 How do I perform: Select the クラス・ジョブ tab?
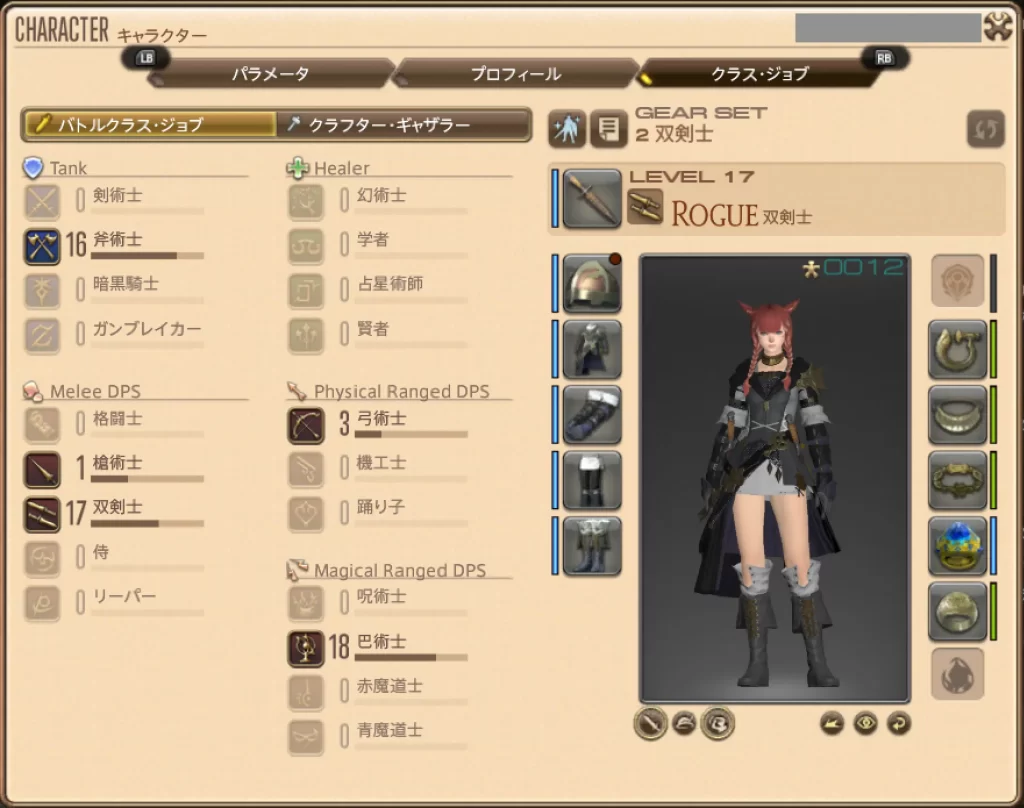point(759,74)
